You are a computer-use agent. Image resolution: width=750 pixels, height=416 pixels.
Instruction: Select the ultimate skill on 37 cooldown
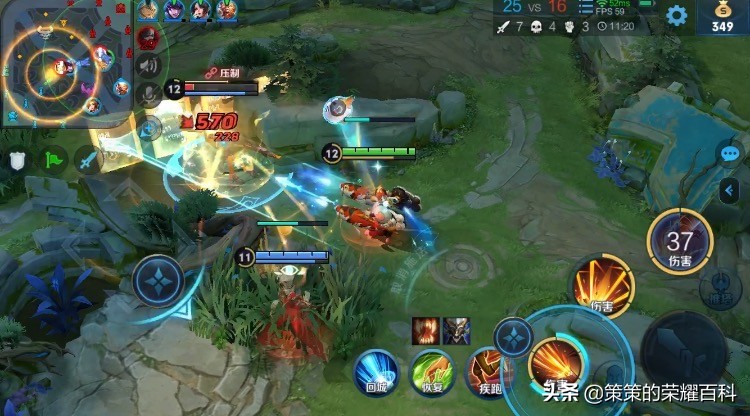pos(680,243)
